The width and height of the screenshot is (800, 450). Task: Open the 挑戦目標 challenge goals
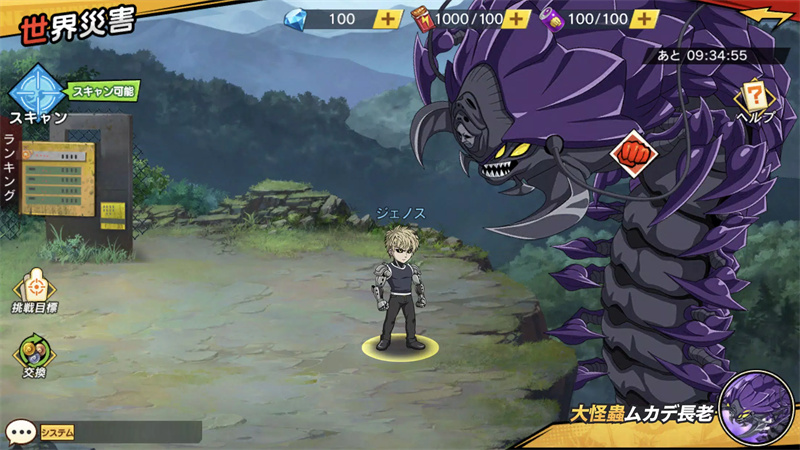pyautogui.click(x=33, y=291)
